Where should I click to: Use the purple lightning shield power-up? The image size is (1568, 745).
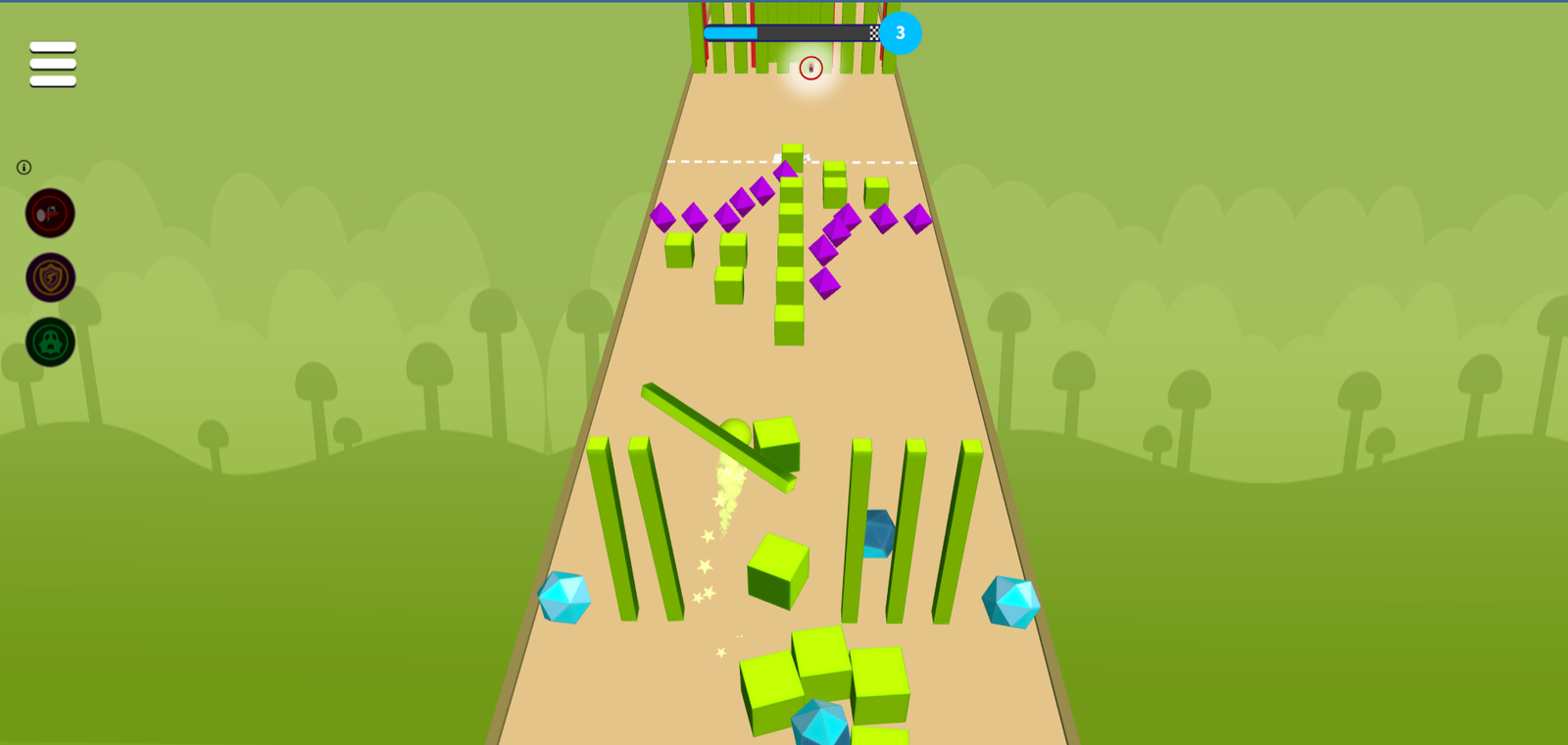pyautogui.click(x=50, y=278)
